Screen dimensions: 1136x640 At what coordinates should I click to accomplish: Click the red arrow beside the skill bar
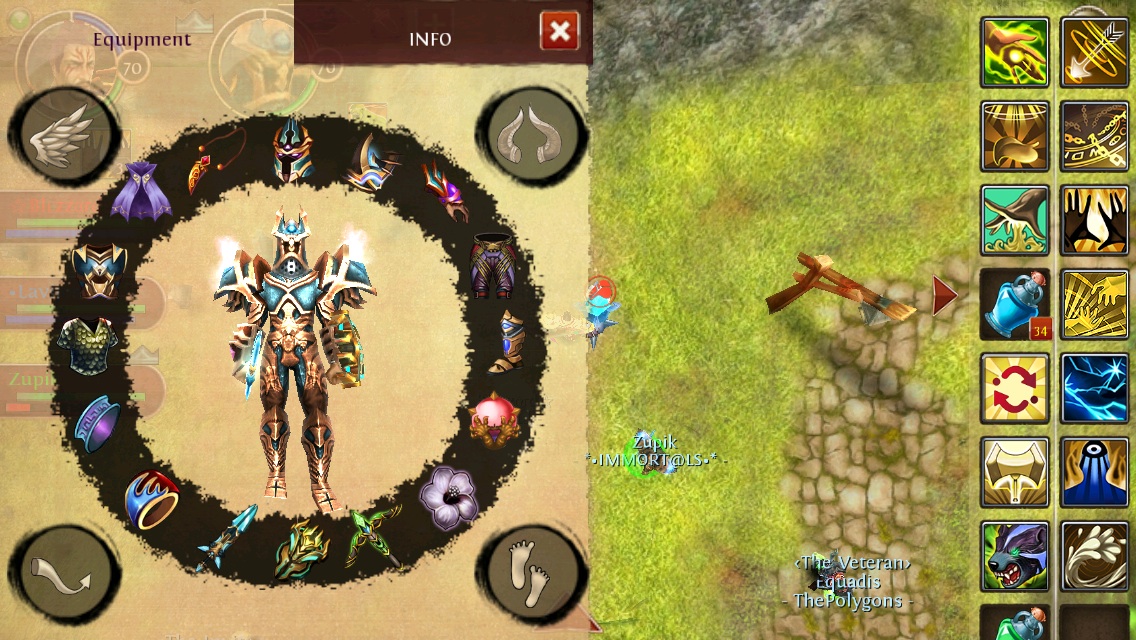coord(944,296)
